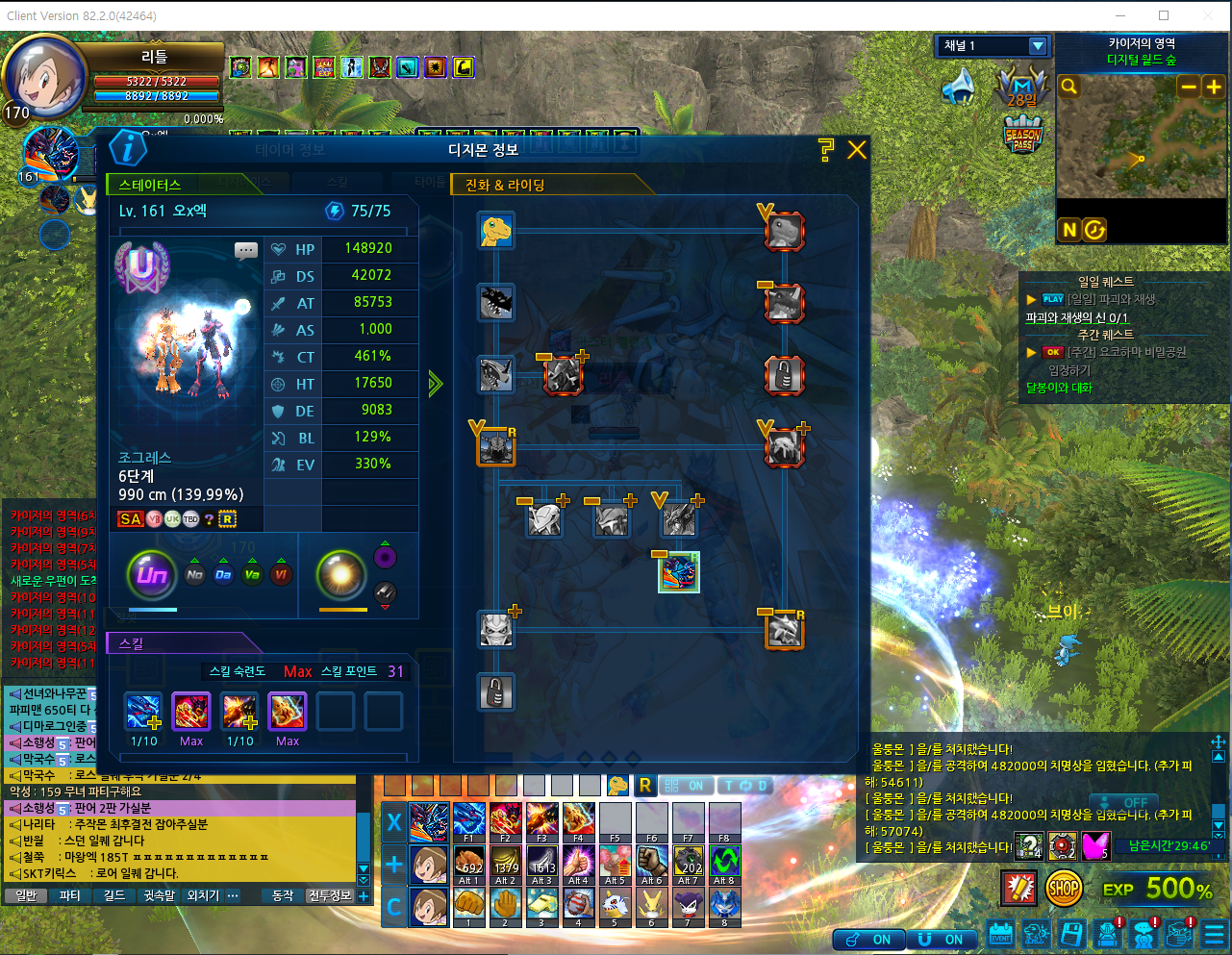
Task: Expand the stats panel with the green arrow
Action: (x=436, y=385)
